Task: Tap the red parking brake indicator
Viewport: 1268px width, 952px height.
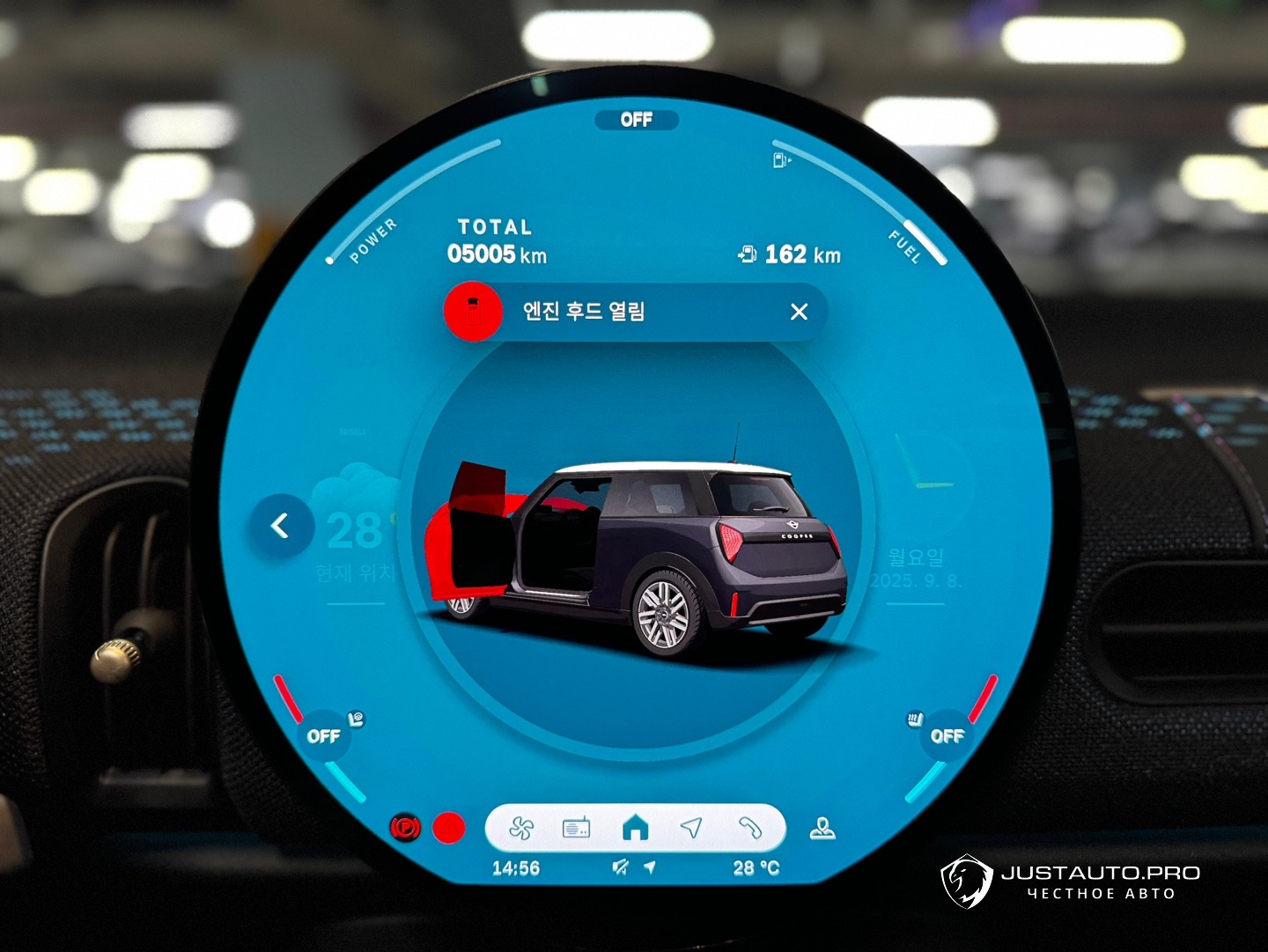Action: click(406, 828)
